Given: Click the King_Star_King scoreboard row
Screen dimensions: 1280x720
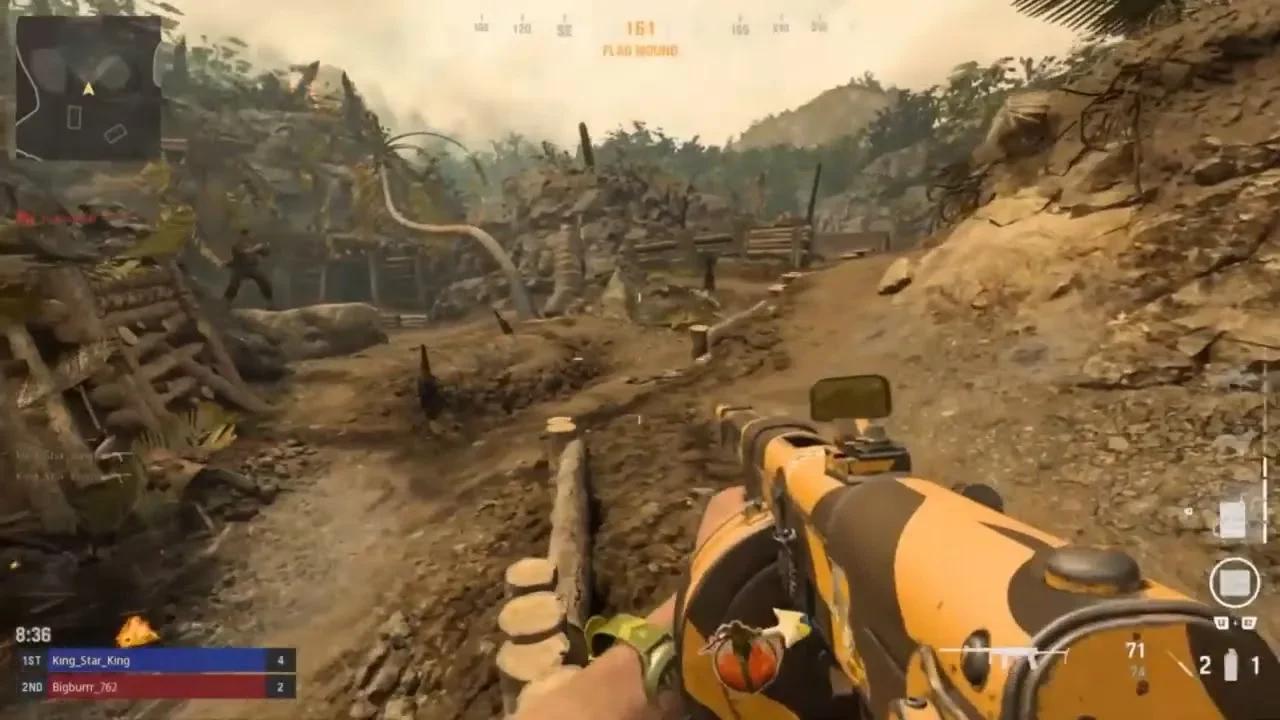Looking at the screenshot, I should 93,660.
